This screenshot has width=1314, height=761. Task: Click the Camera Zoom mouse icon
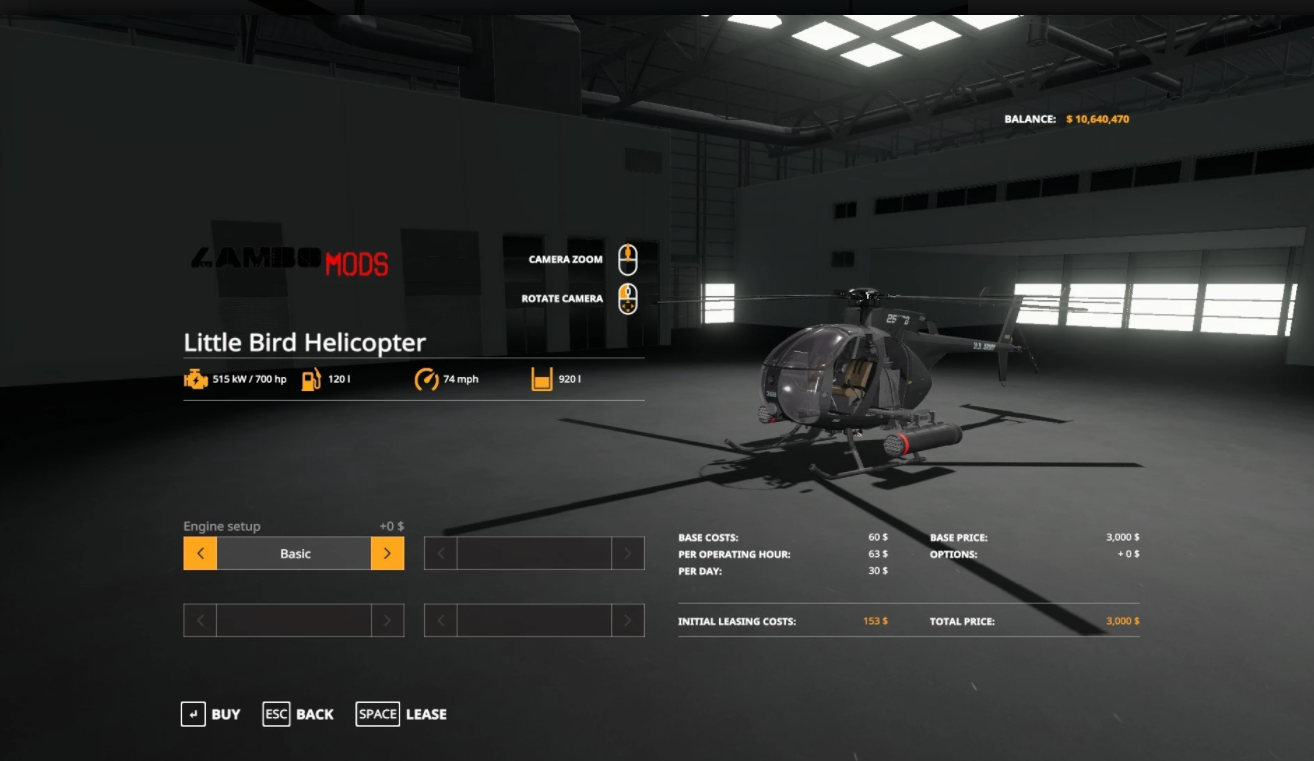coord(627,258)
